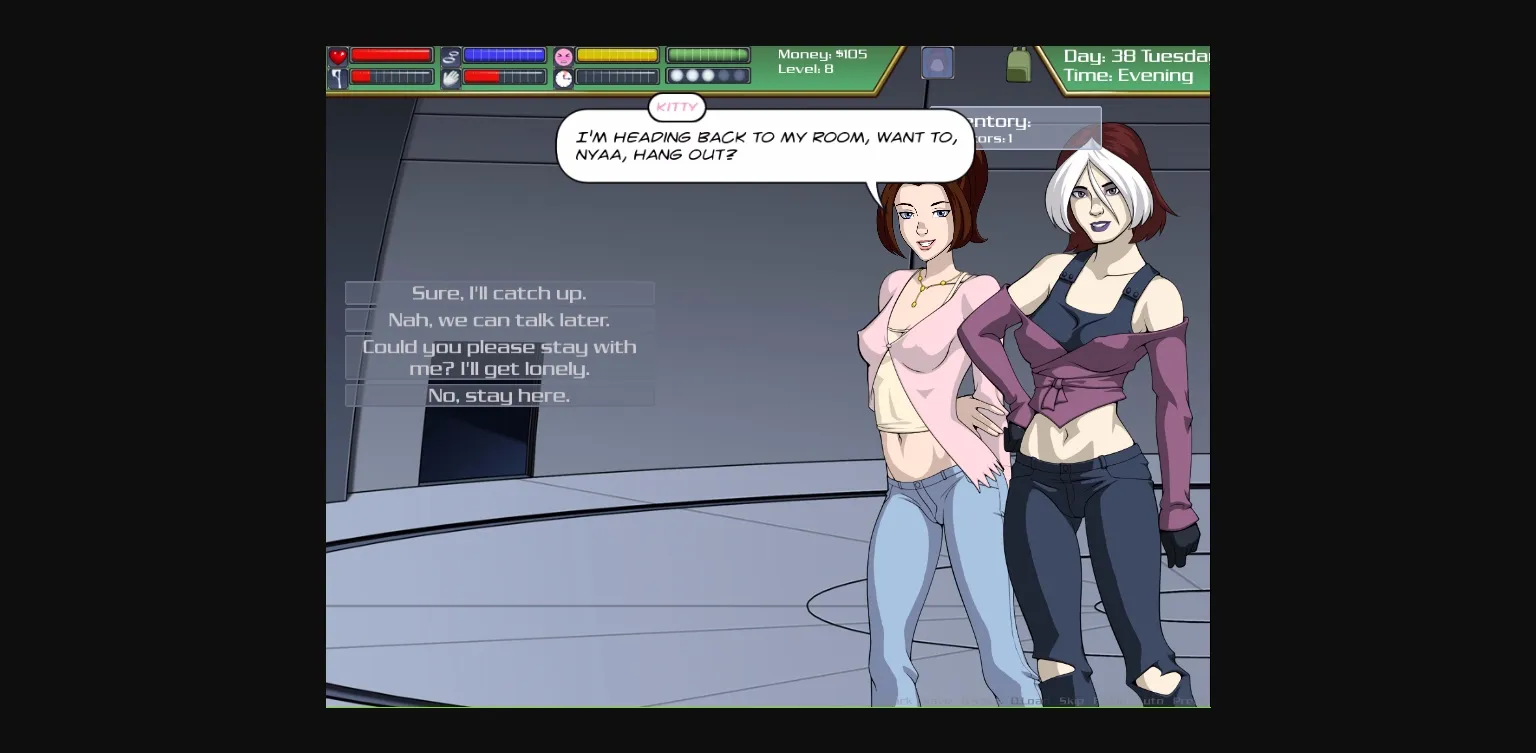Choose "Sure, I'll catch up."
This screenshot has height=753, width=1536.
pyautogui.click(x=500, y=293)
